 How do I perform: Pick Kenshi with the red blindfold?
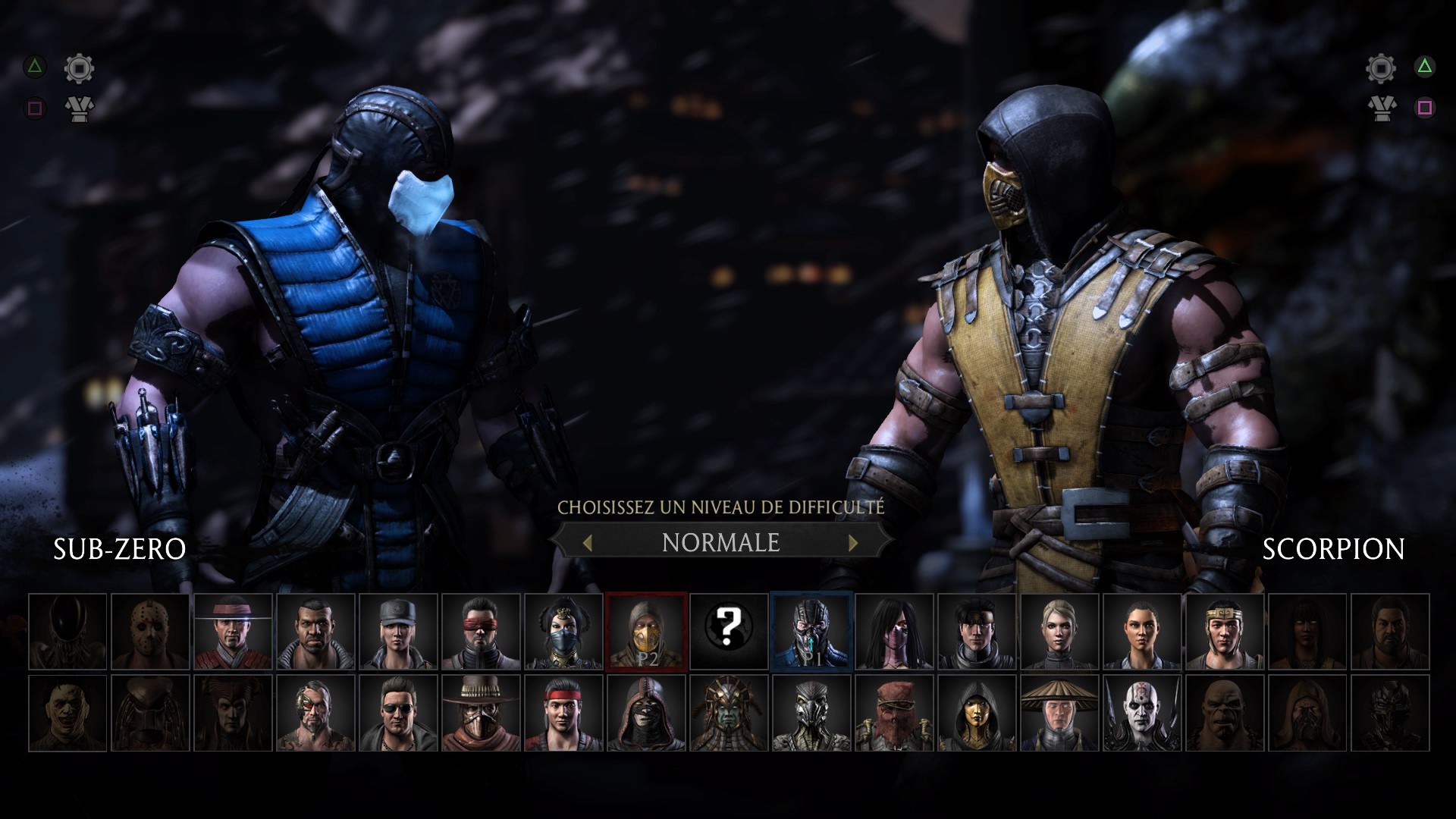click(481, 632)
